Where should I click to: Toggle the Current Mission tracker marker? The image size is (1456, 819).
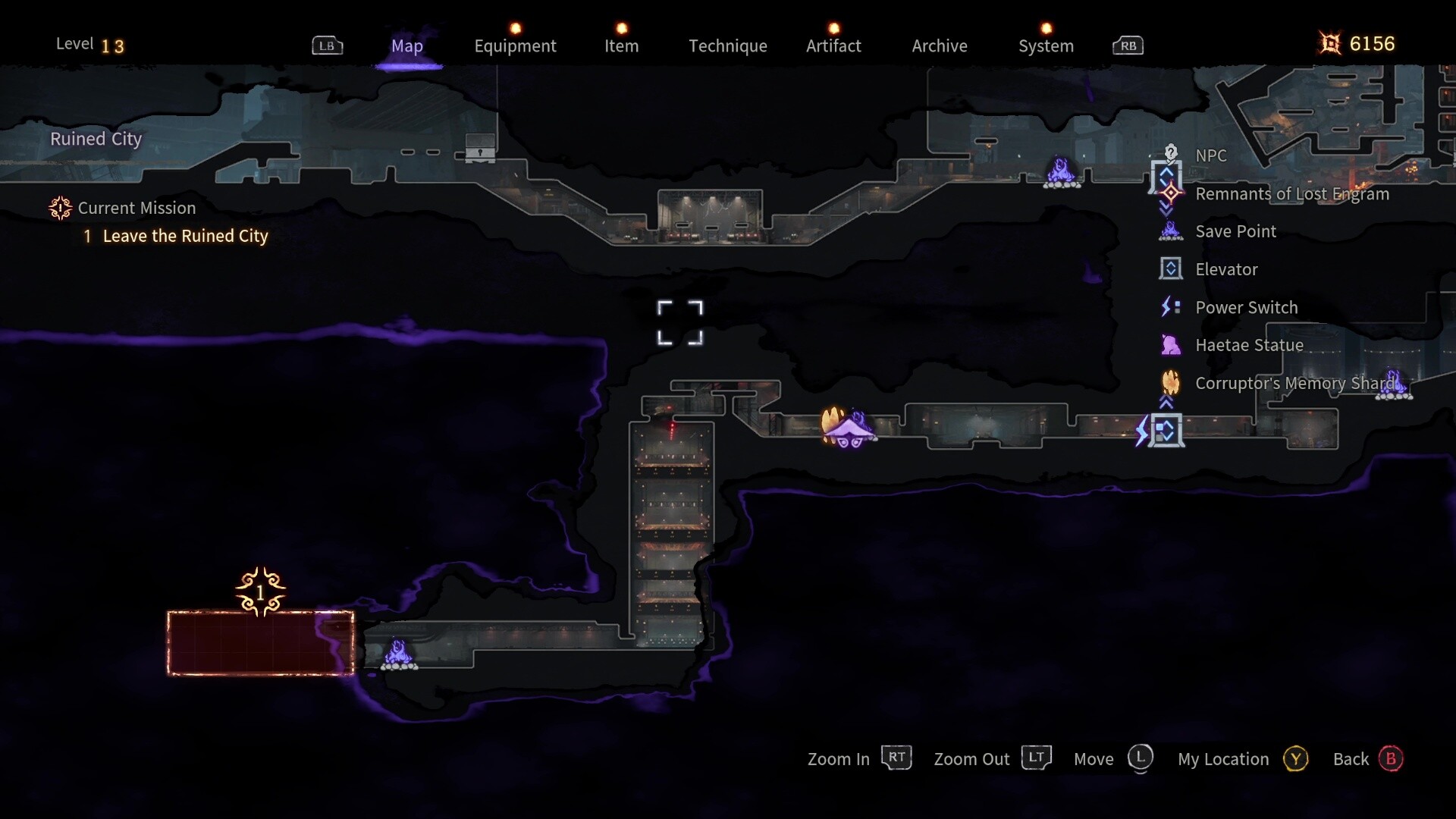click(59, 208)
